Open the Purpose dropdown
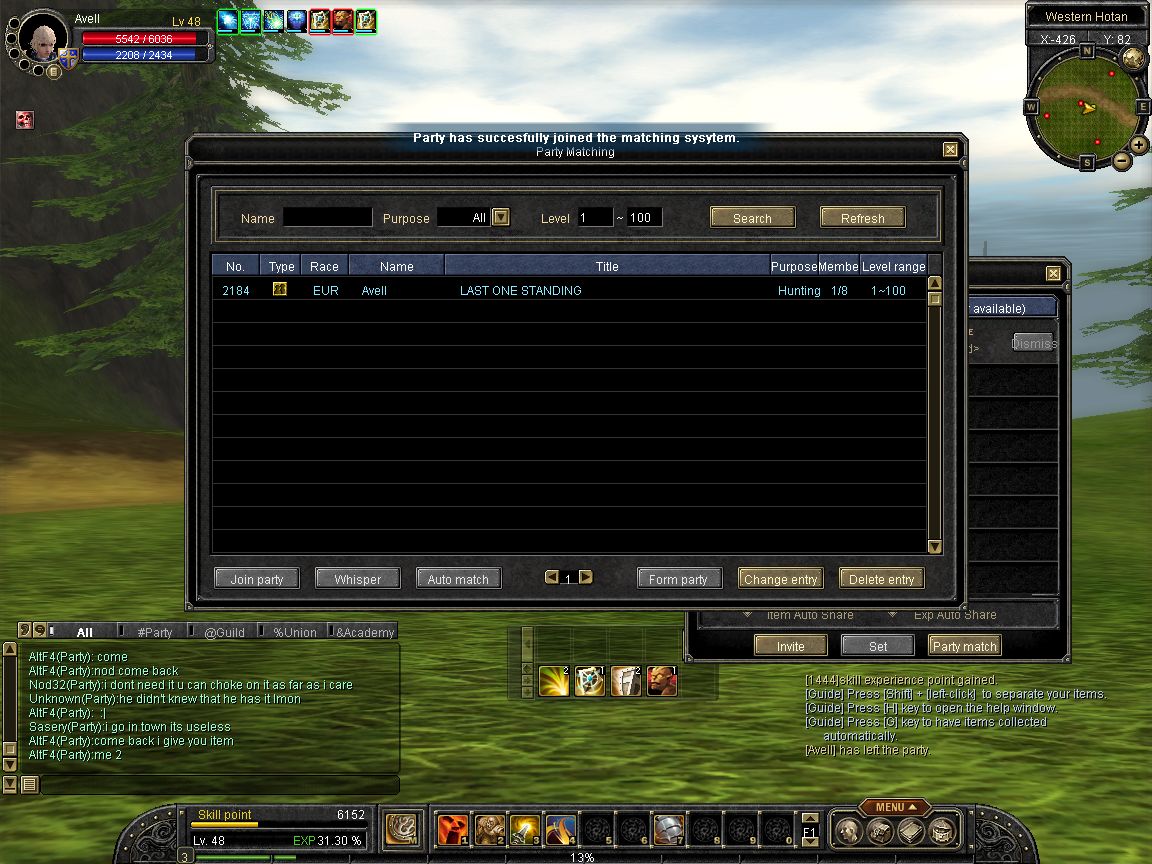The image size is (1152, 864). point(502,217)
